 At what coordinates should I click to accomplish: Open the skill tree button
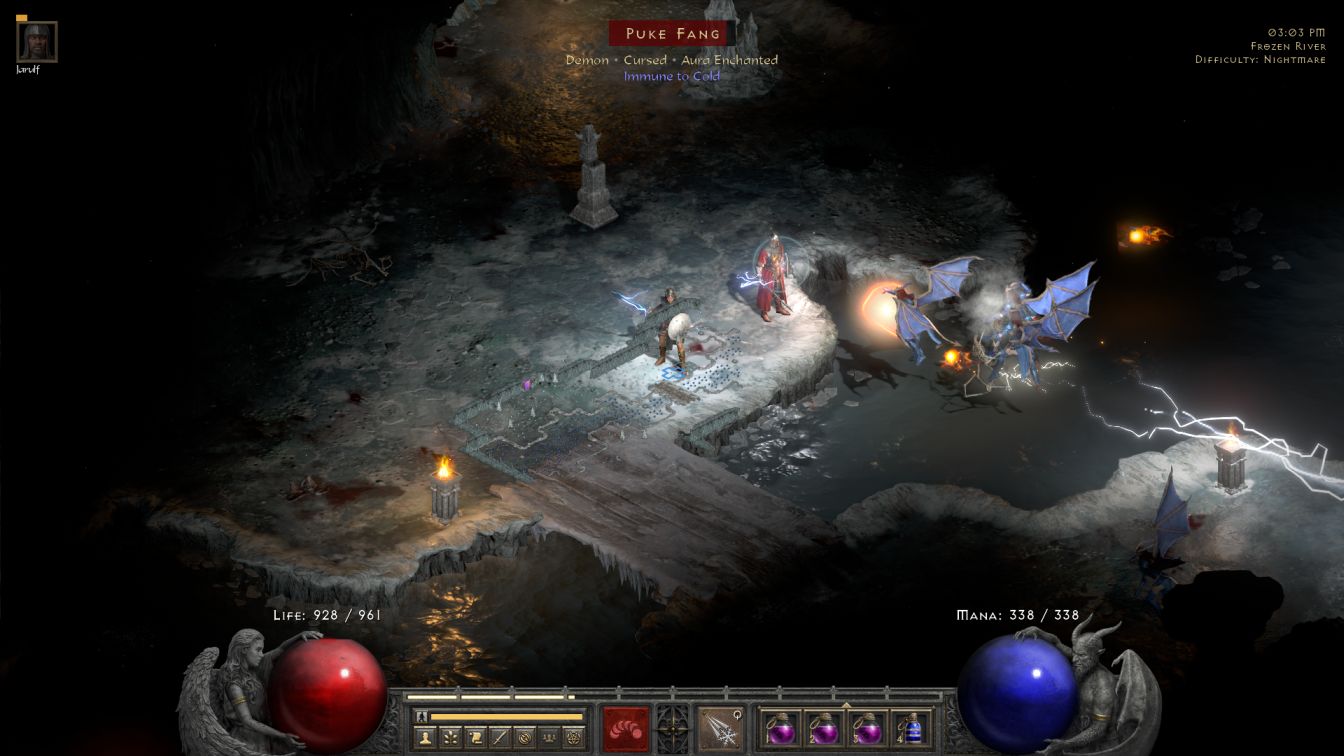tap(449, 737)
